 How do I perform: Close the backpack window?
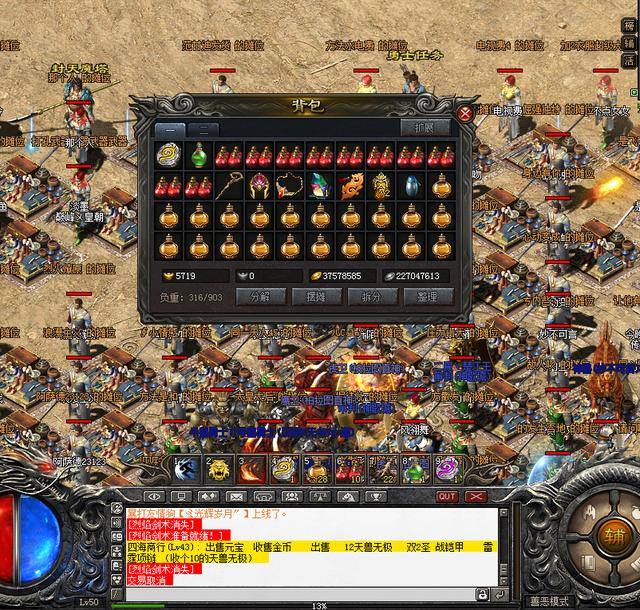point(465,113)
